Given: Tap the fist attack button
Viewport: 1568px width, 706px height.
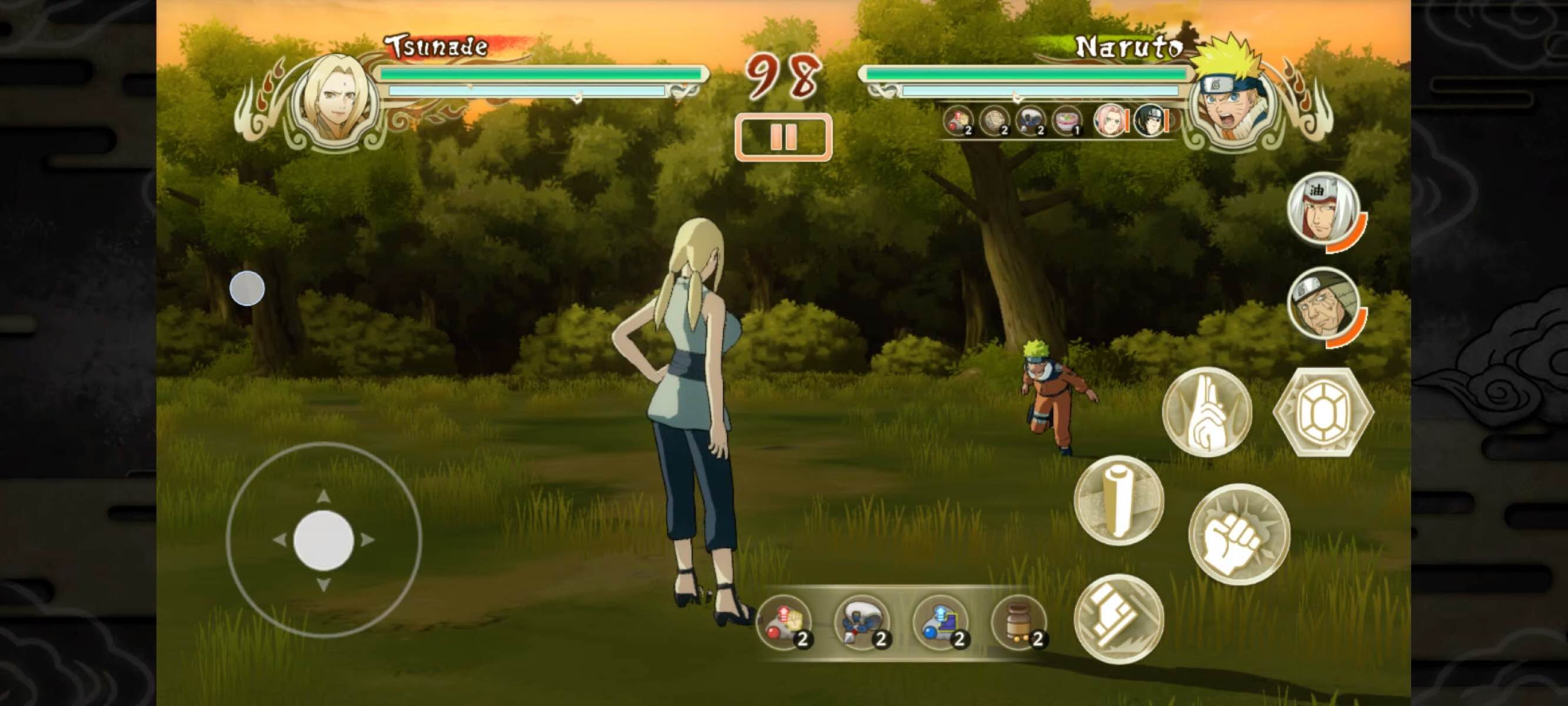Looking at the screenshot, I should tap(1239, 534).
